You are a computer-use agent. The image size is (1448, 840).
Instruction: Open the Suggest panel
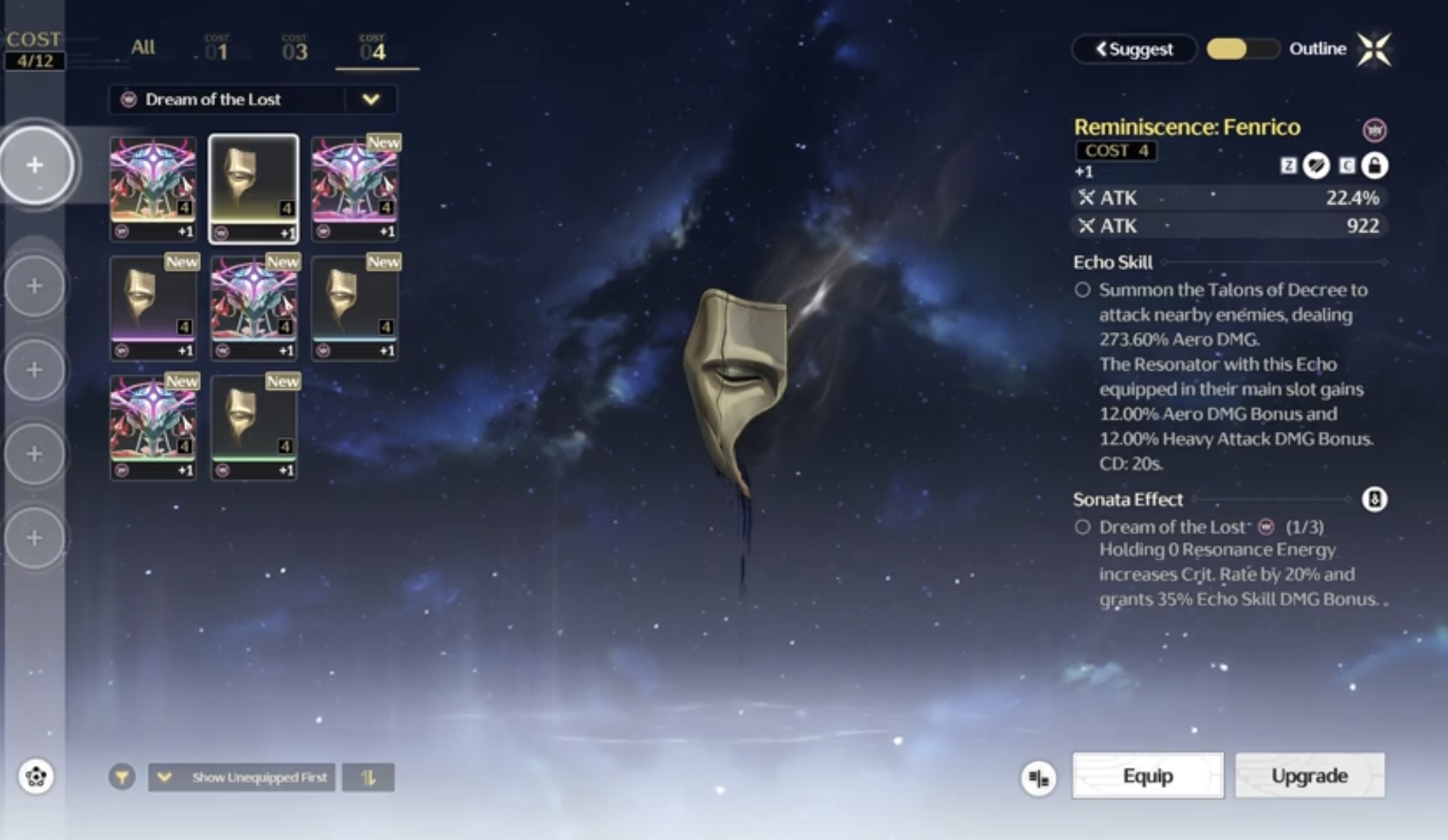pos(1134,49)
